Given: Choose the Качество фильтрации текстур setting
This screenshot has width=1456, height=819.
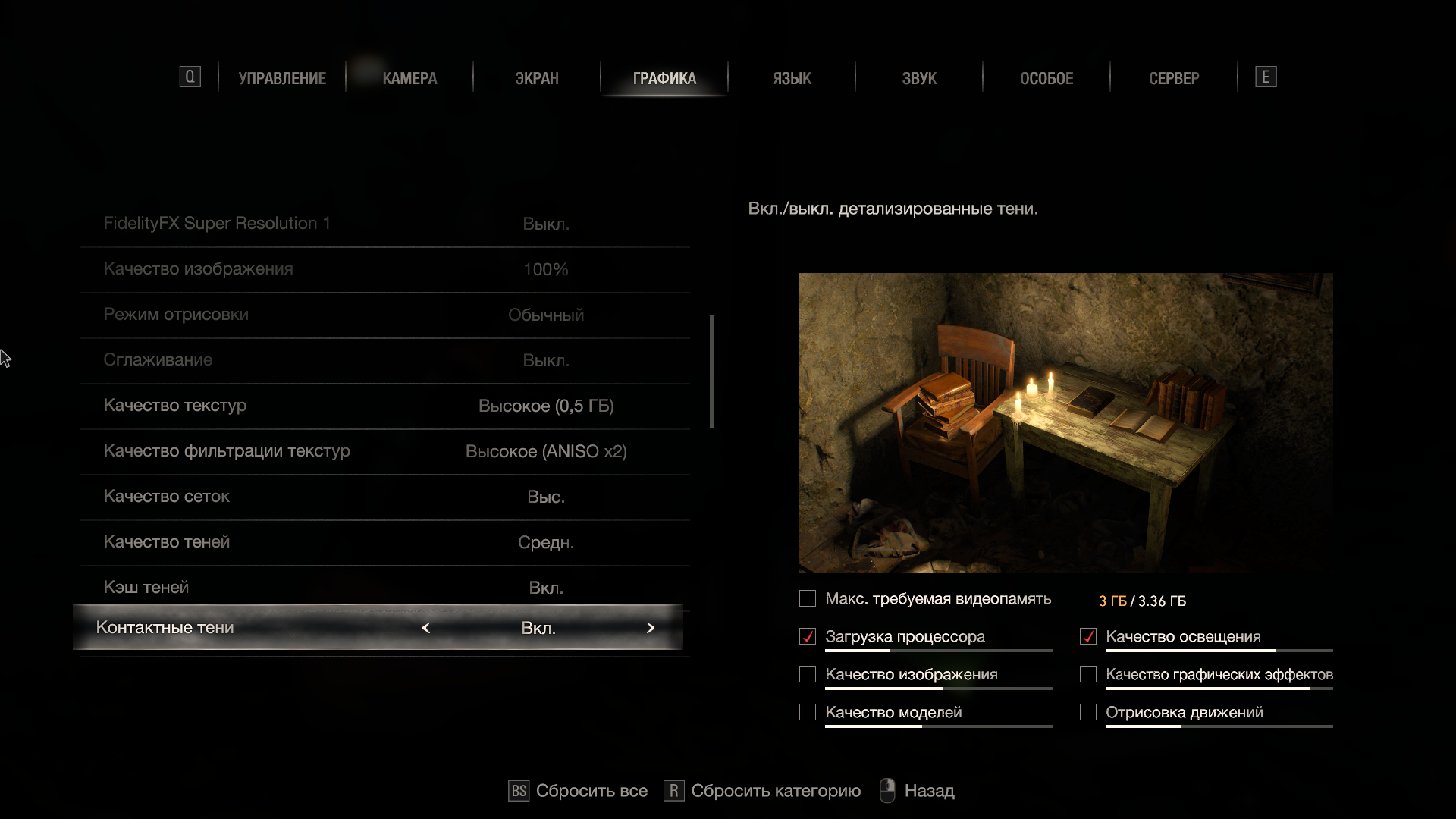Looking at the screenshot, I should coord(384,451).
